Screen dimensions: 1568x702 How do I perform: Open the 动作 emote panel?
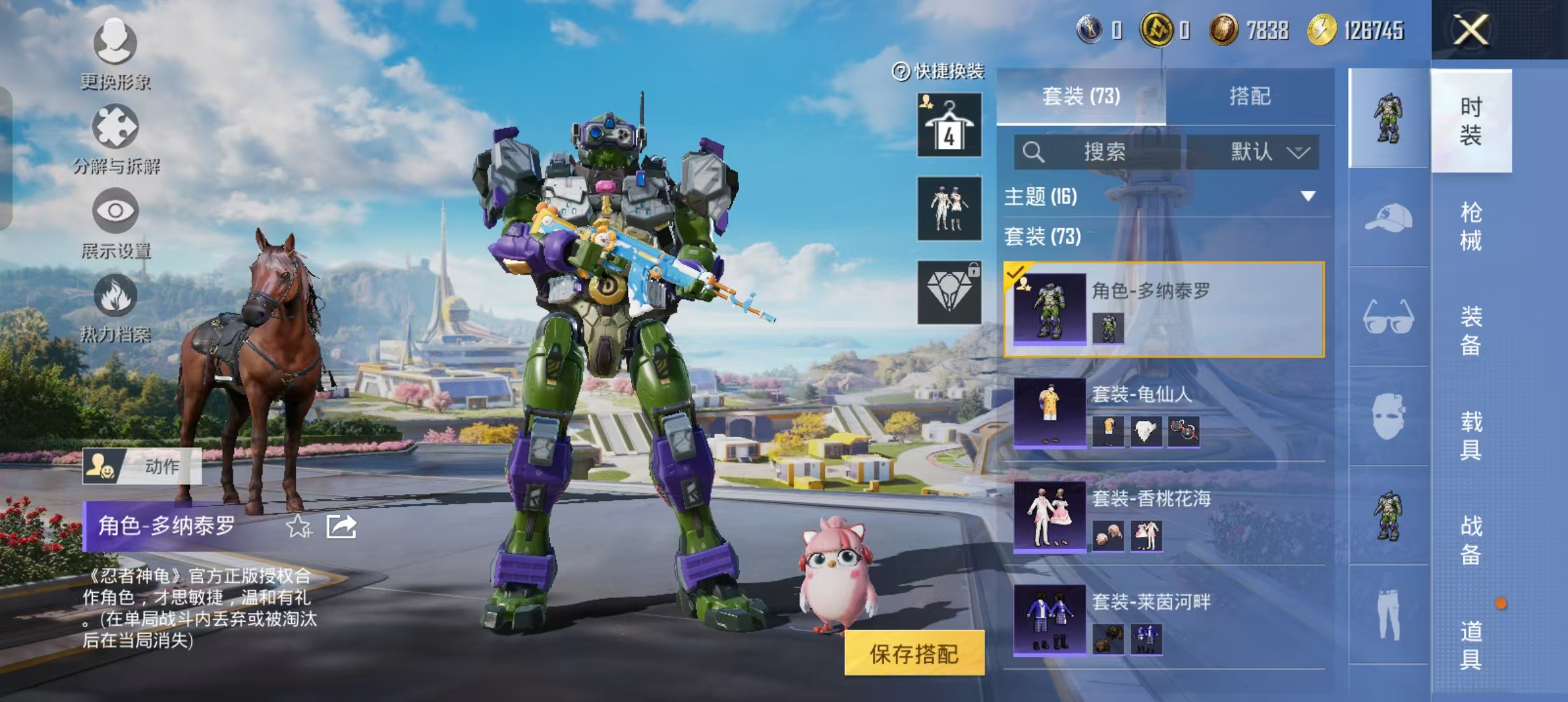click(142, 466)
